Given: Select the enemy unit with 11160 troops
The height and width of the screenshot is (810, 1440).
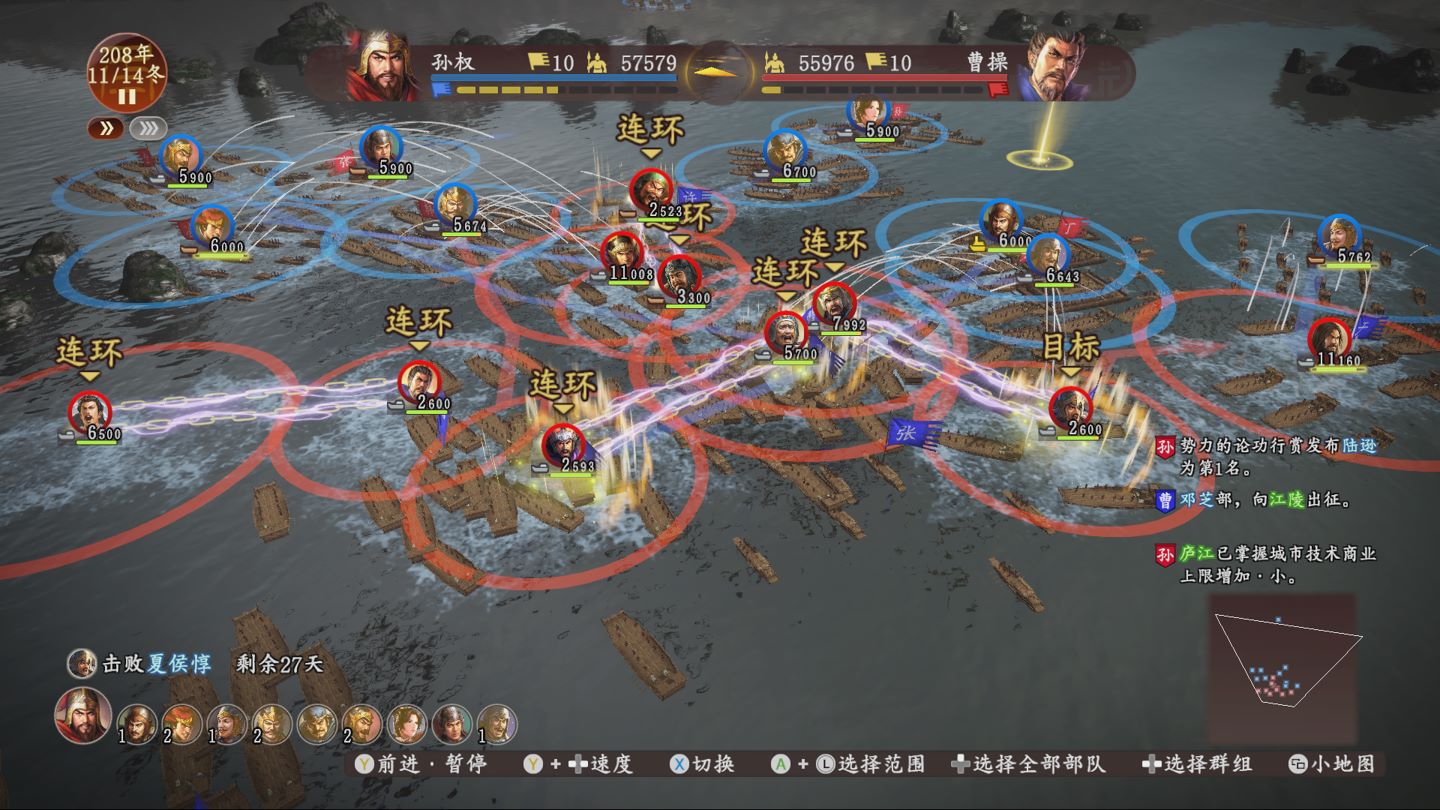Looking at the screenshot, I should pos(1329,338).
